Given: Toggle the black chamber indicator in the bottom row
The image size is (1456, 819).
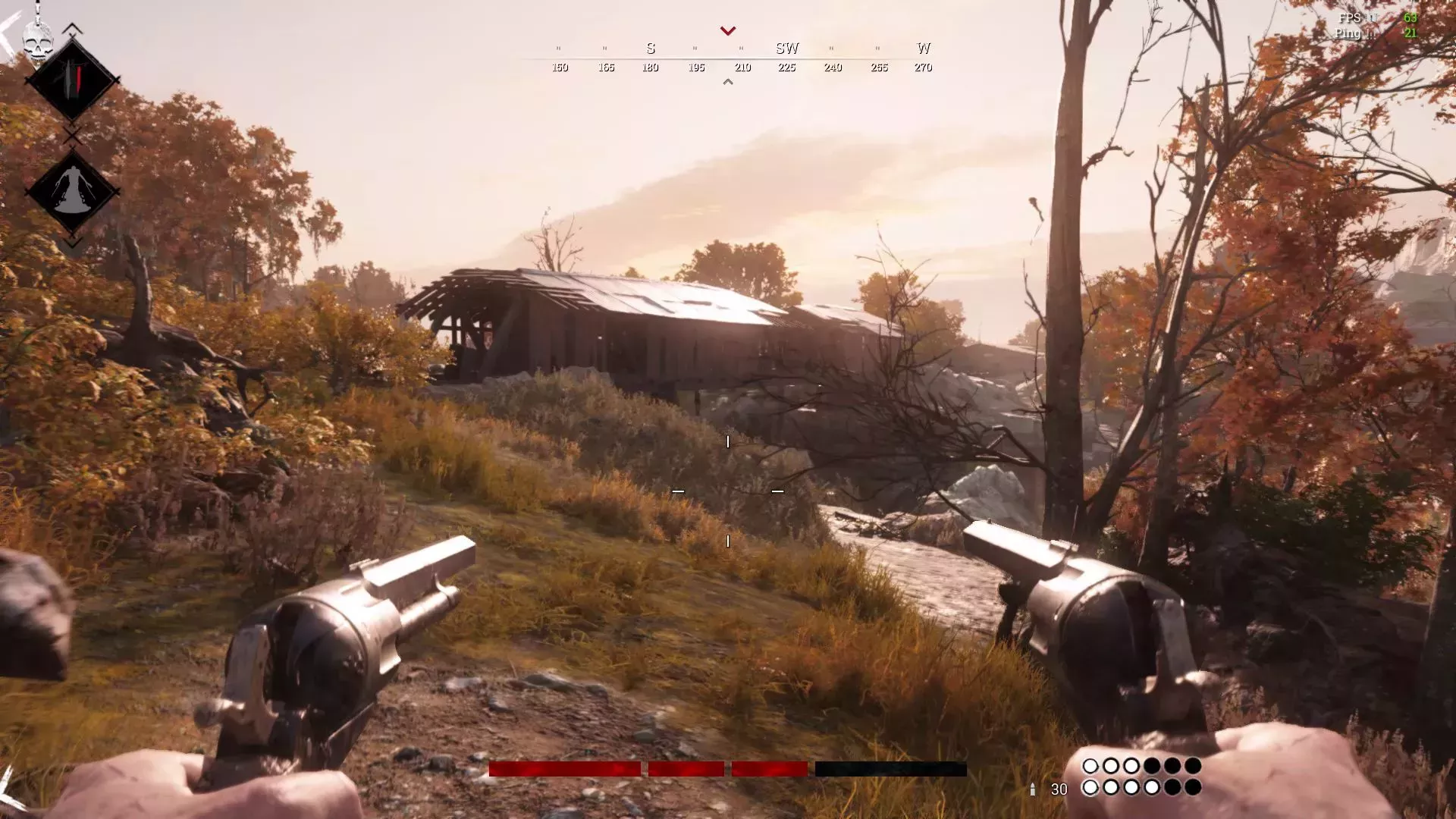Looking at the screenshot, I should 1172,788.
